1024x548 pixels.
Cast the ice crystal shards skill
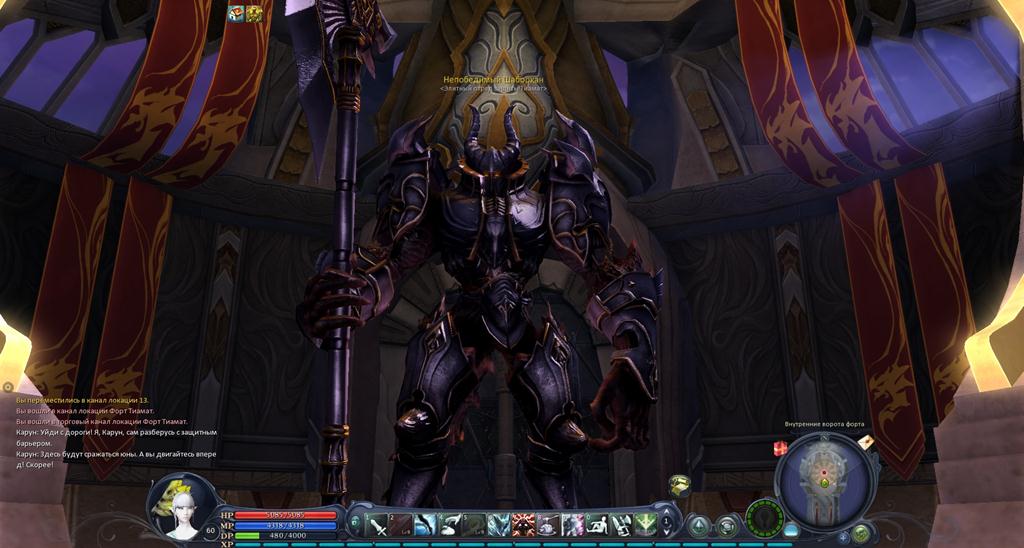click(499, 525)
